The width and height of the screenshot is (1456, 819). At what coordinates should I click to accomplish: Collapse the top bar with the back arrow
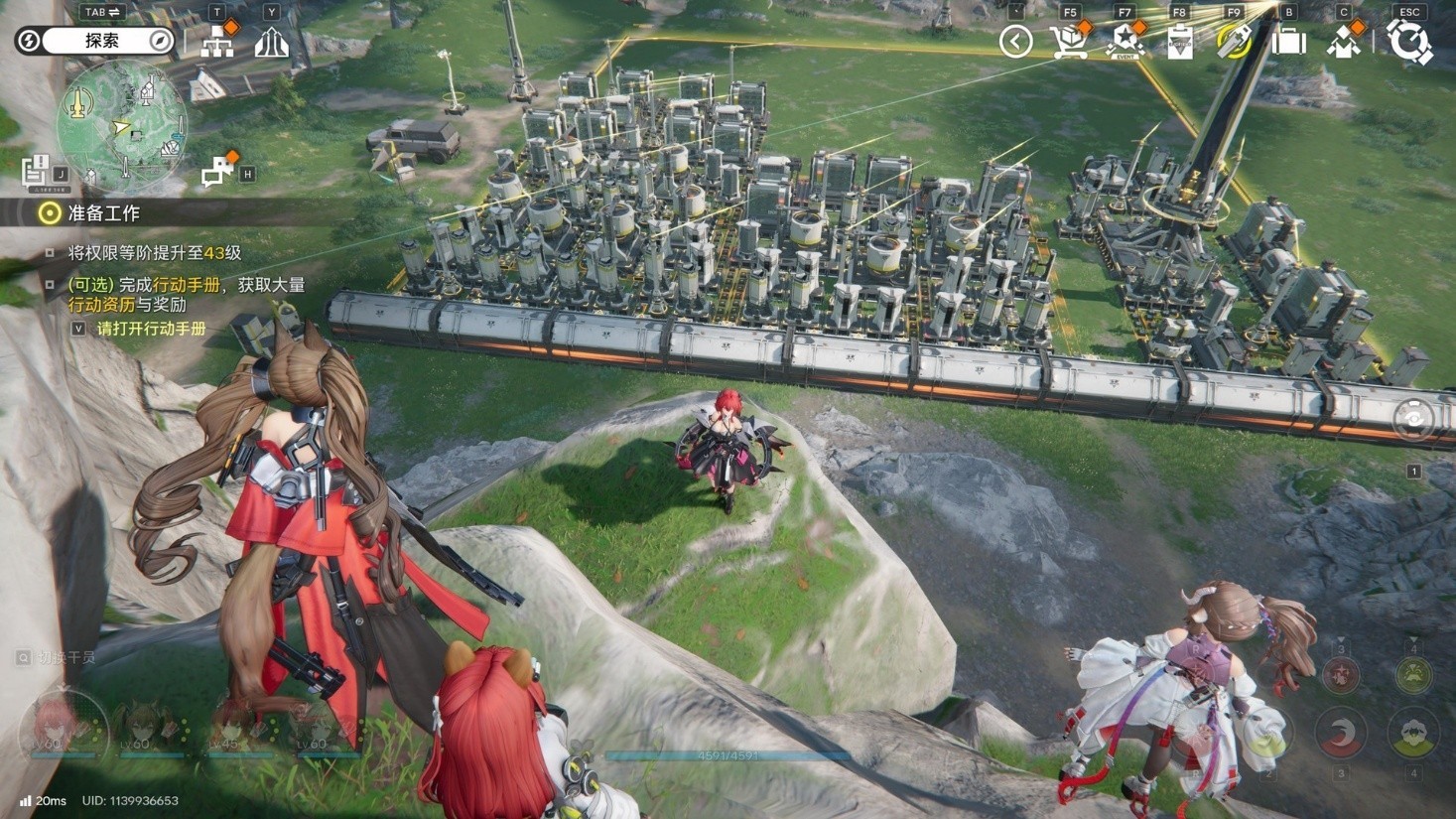tap(1015, 42)
